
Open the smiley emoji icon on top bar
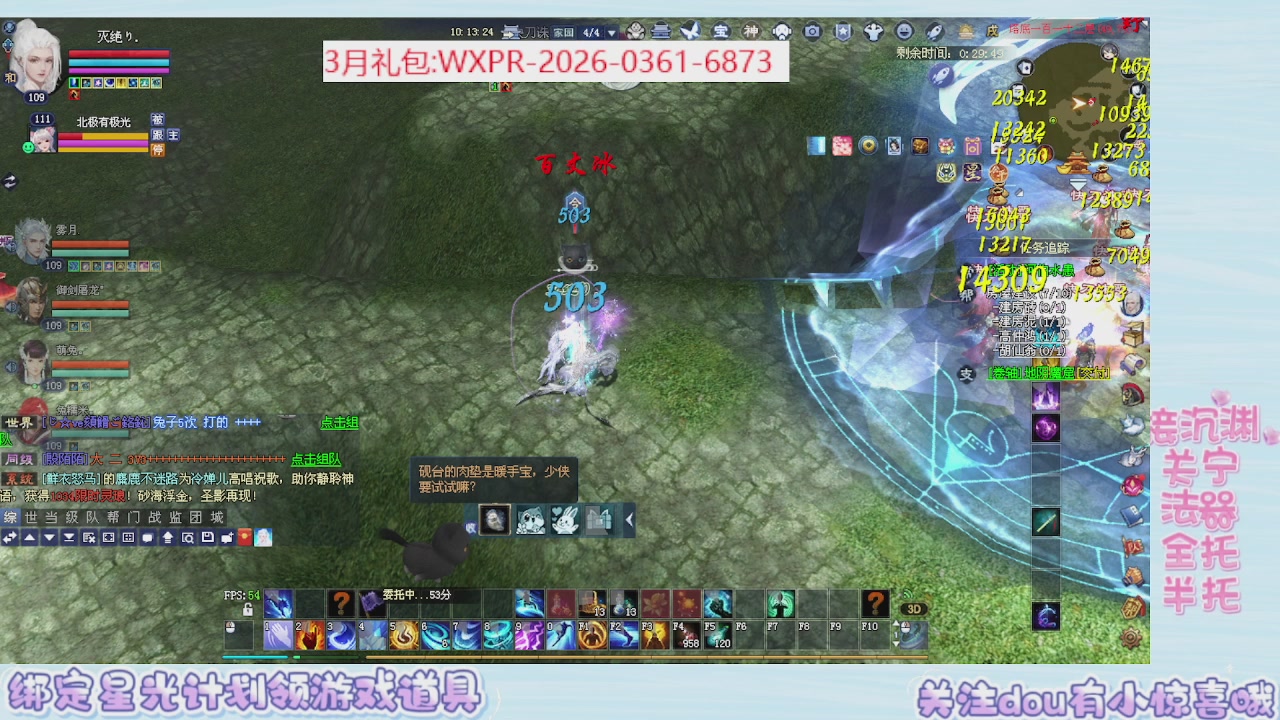tap(903, 31)
